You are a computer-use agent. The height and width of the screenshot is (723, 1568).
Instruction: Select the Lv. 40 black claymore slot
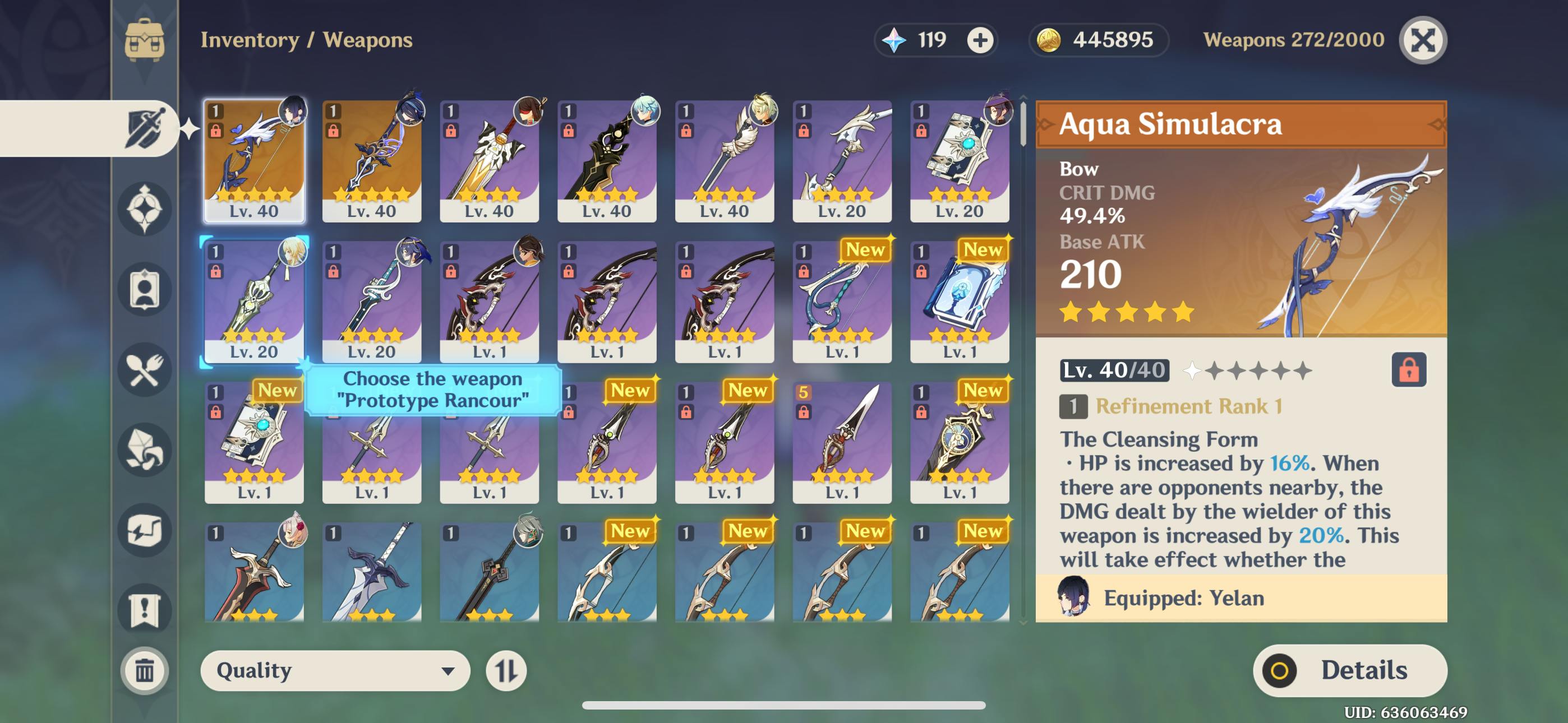[x=606, y=161]
